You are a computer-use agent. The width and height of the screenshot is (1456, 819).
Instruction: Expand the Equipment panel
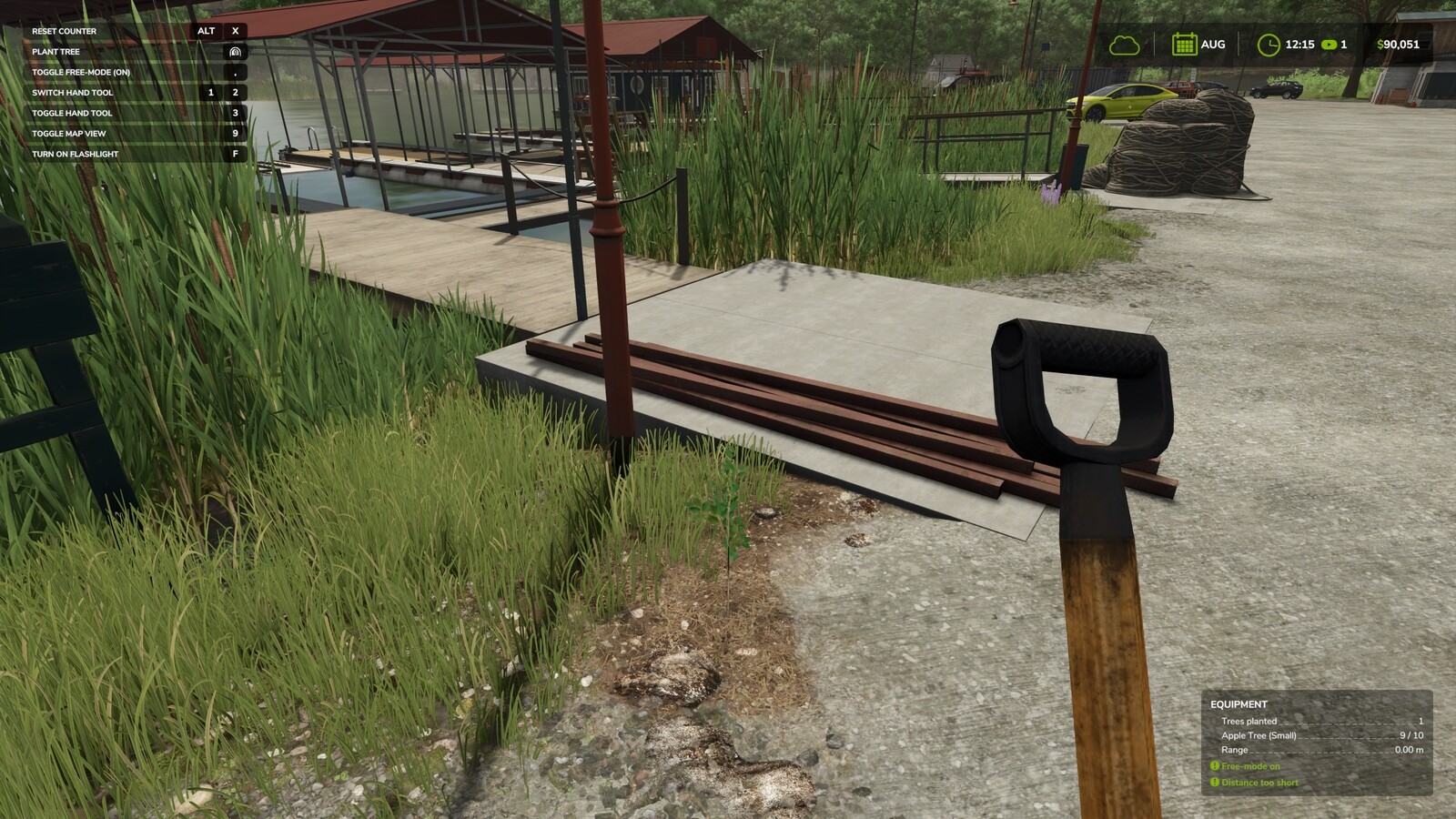(1239, 703)
